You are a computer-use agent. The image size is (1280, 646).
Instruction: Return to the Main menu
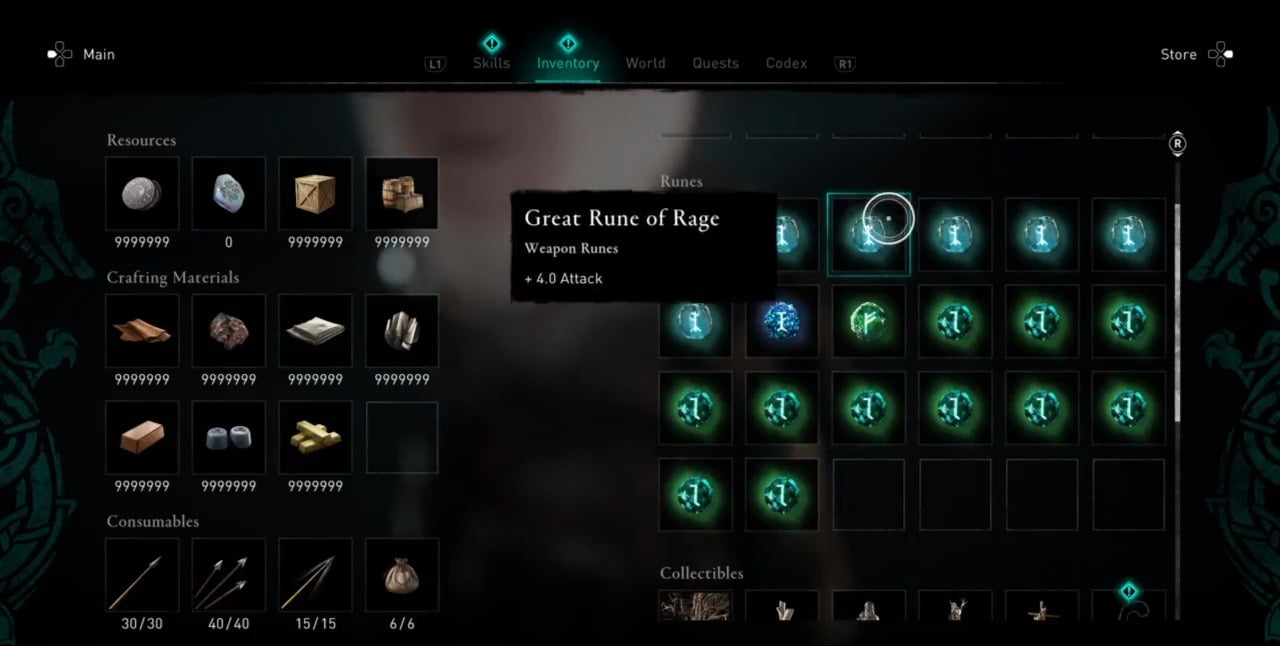coord(98,55)
